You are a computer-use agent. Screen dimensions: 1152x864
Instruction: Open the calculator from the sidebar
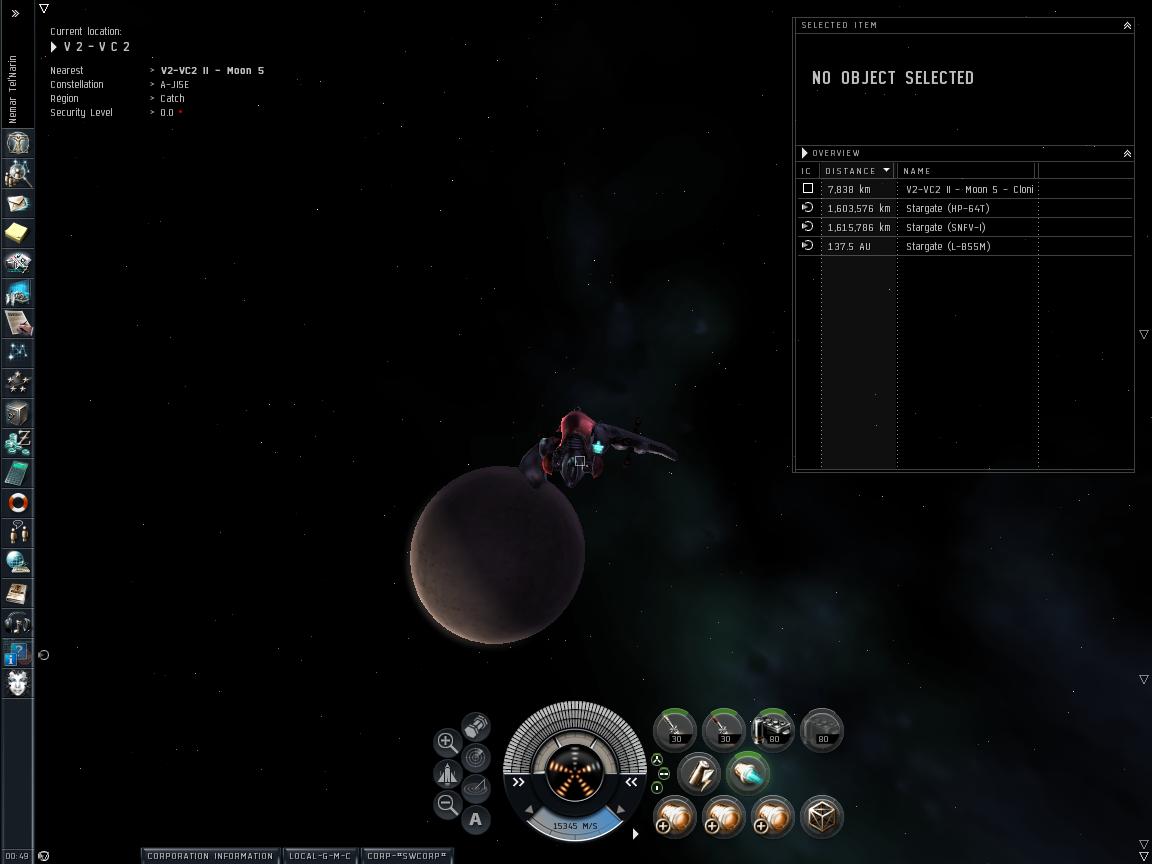pos(18,473)
